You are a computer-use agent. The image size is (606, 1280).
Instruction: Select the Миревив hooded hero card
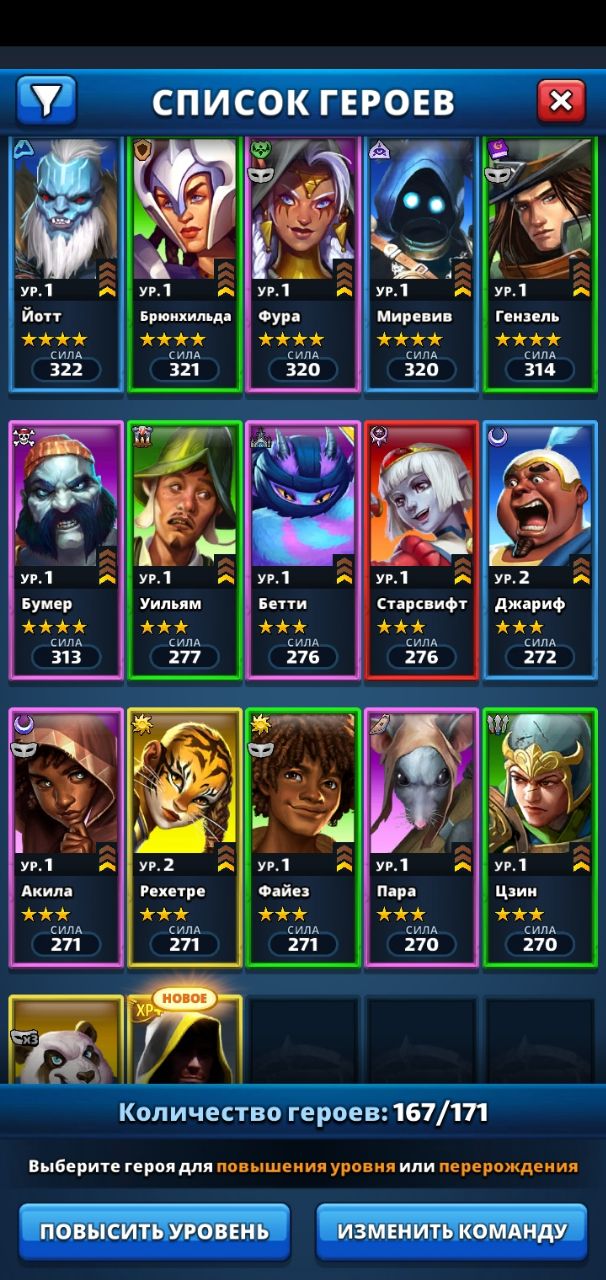pos(421,265)
